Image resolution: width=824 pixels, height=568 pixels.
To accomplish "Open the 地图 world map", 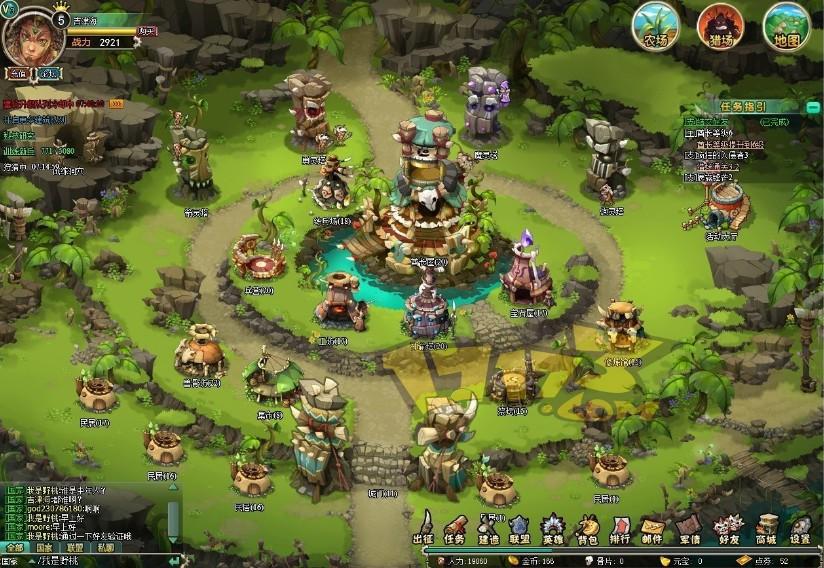I will point(786,26).
